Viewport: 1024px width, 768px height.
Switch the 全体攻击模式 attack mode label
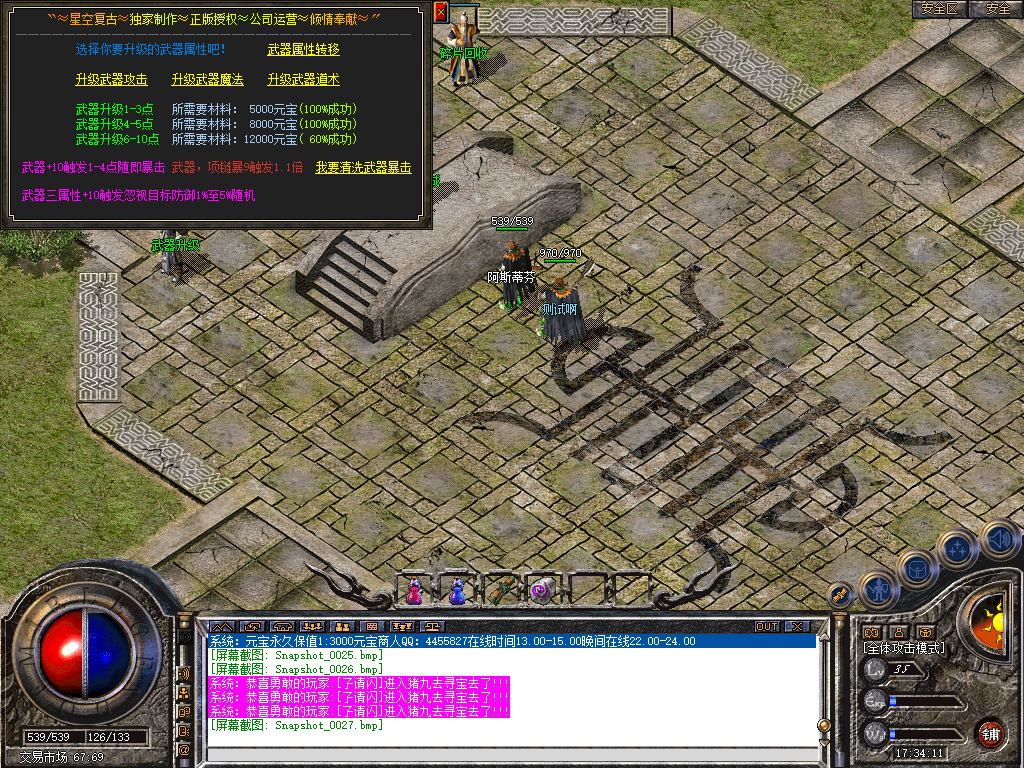pos(904,648)
